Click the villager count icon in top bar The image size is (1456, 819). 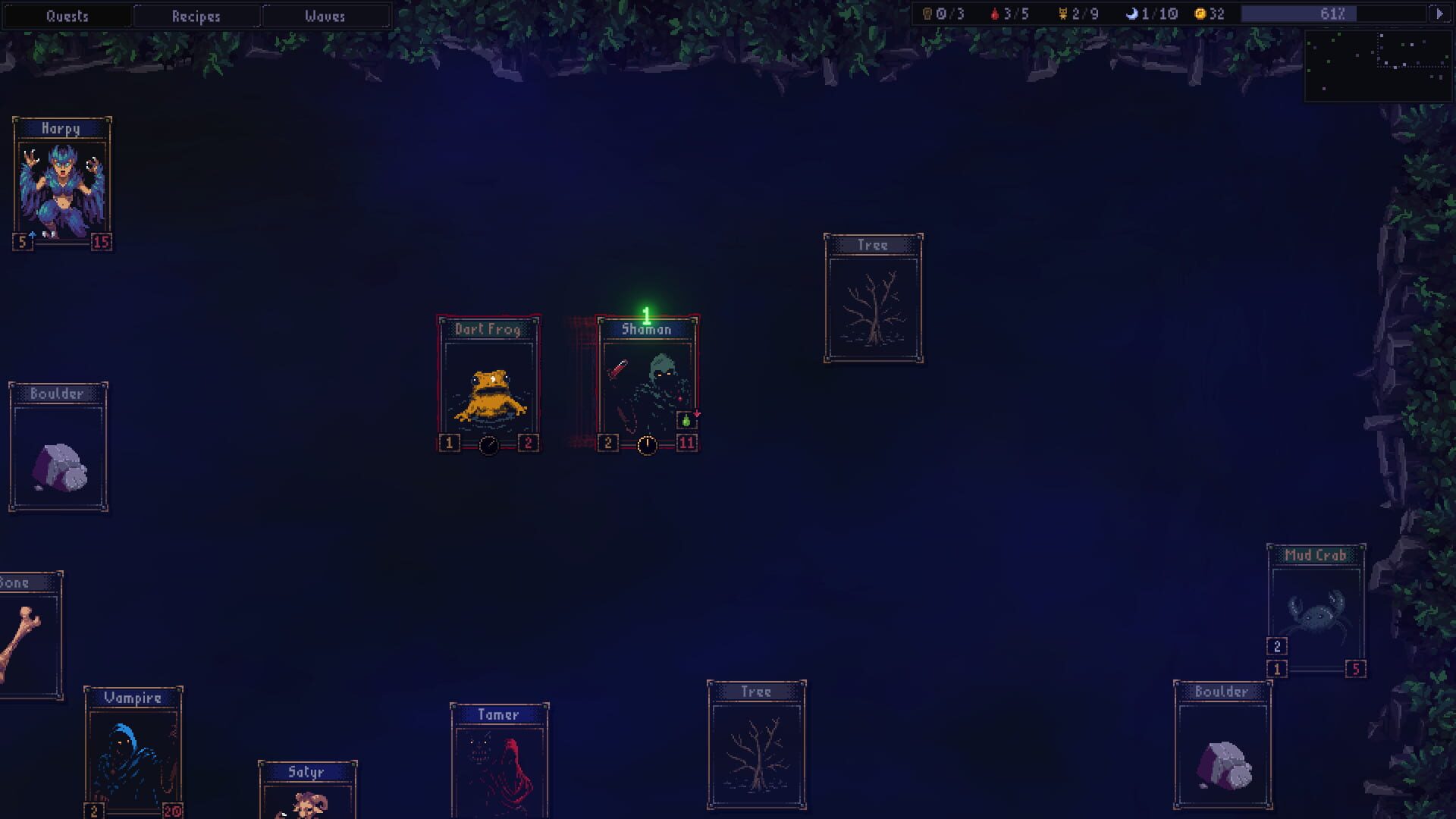pos(927,13)
